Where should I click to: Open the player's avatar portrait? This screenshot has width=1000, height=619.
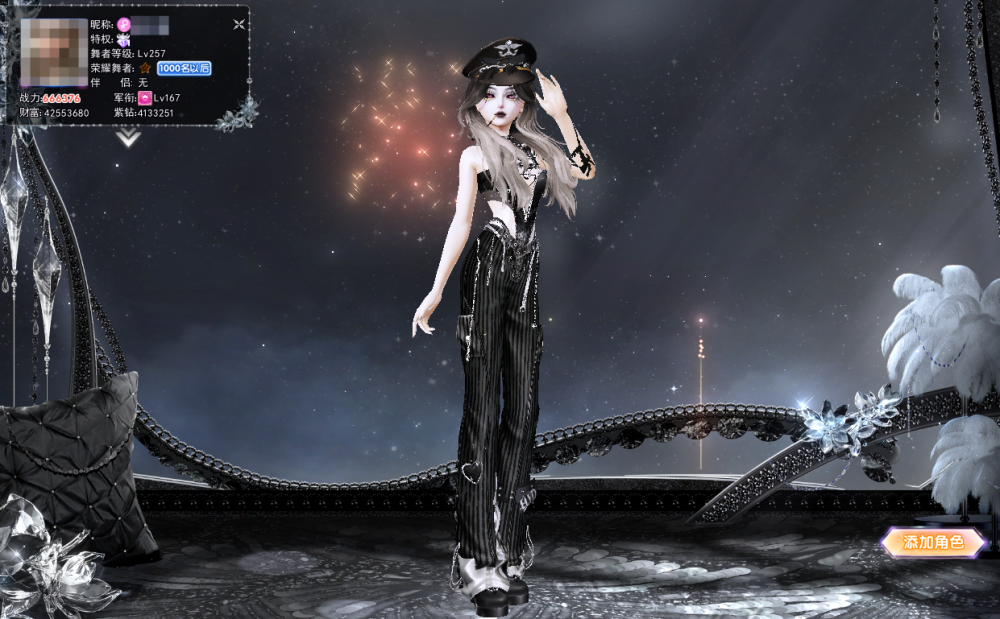click(54, 52)
